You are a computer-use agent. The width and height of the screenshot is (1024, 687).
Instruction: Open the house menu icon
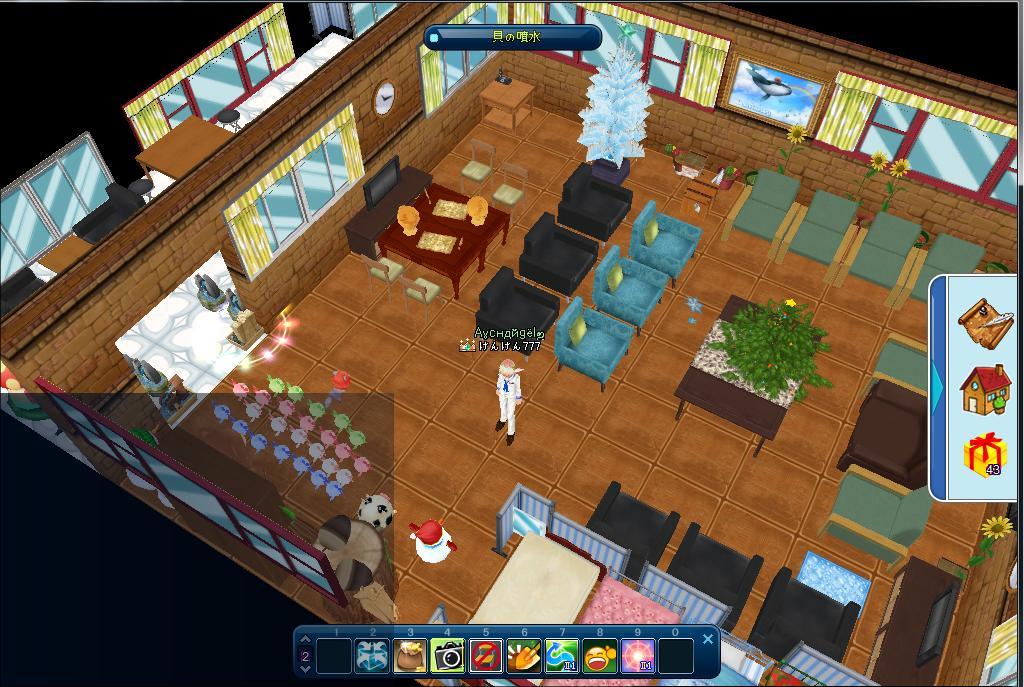985,389
